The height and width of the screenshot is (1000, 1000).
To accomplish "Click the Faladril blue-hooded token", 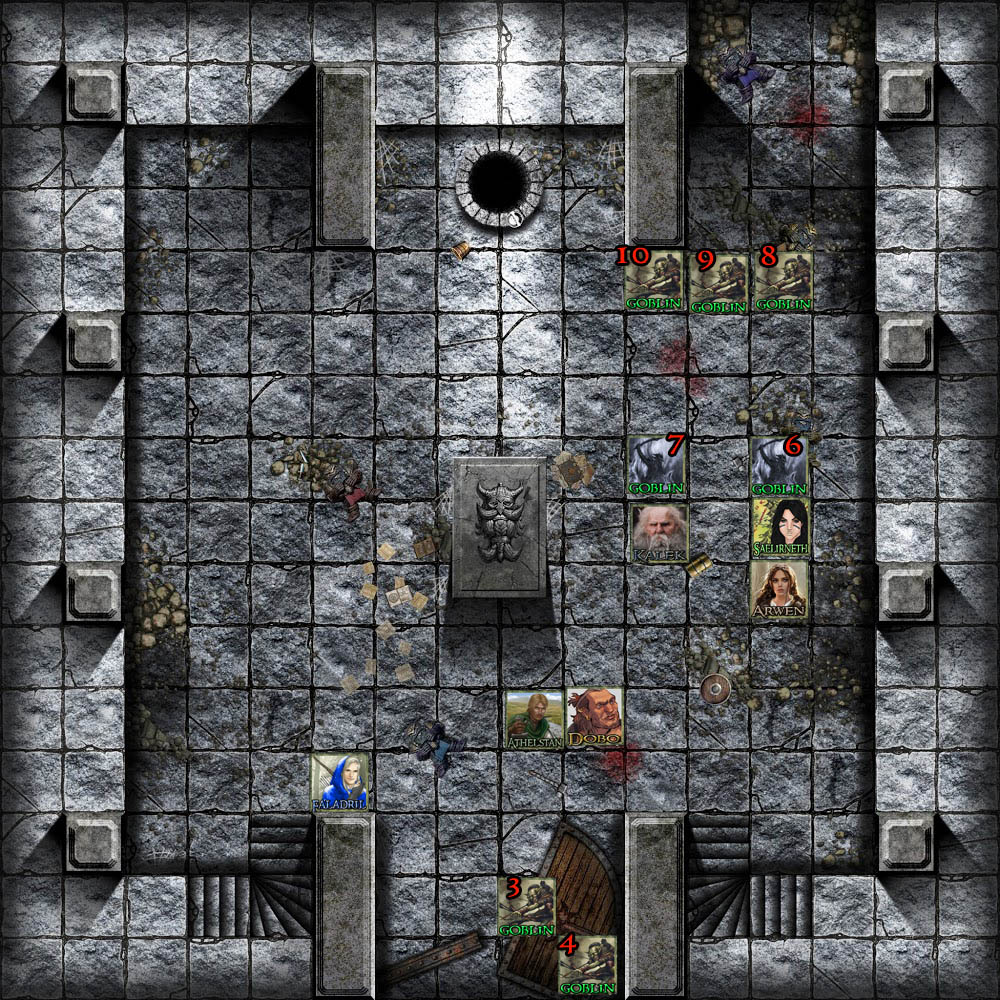I will [340, 782].
